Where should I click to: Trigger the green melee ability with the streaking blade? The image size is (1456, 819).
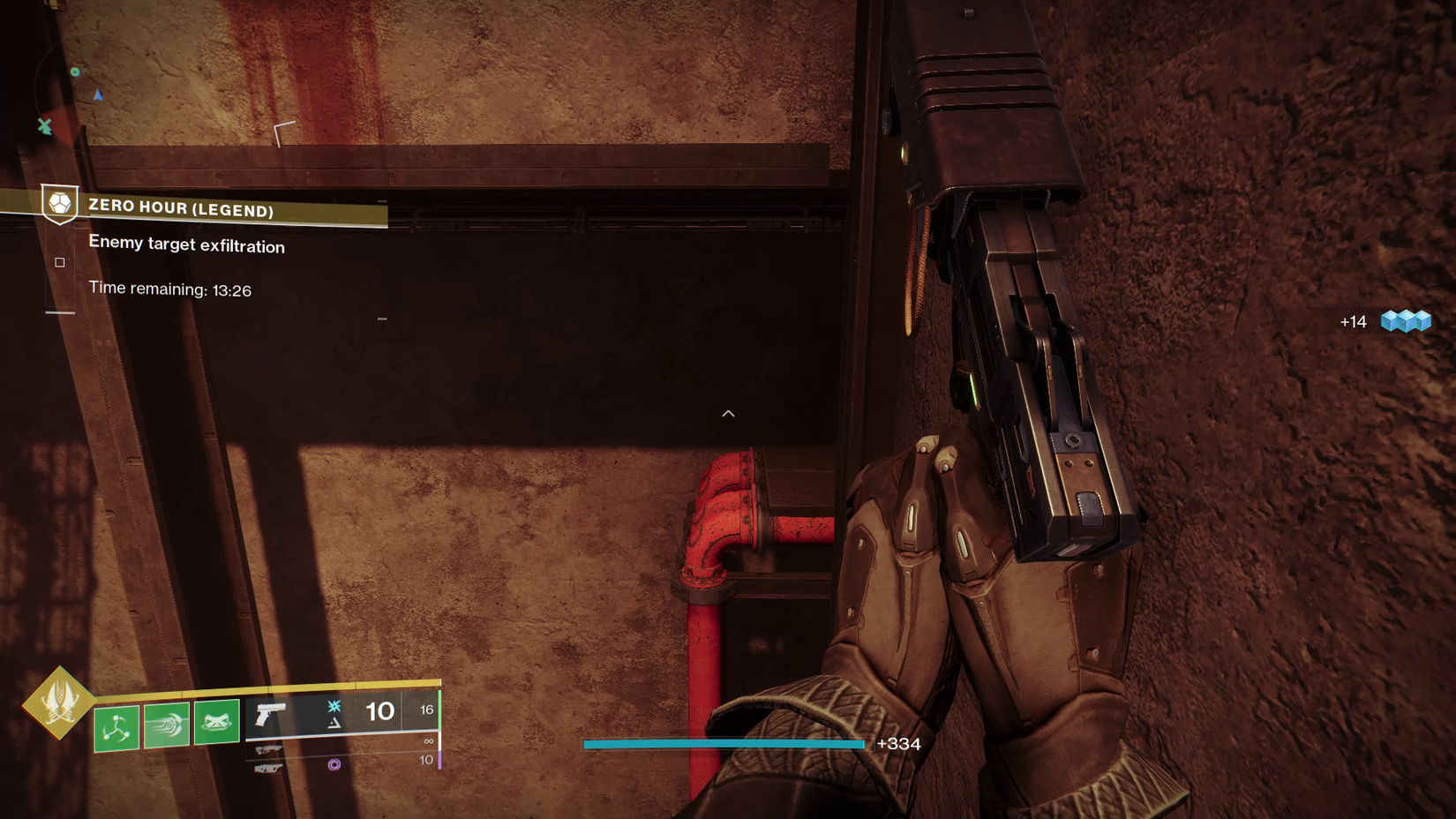click(167, 725)
